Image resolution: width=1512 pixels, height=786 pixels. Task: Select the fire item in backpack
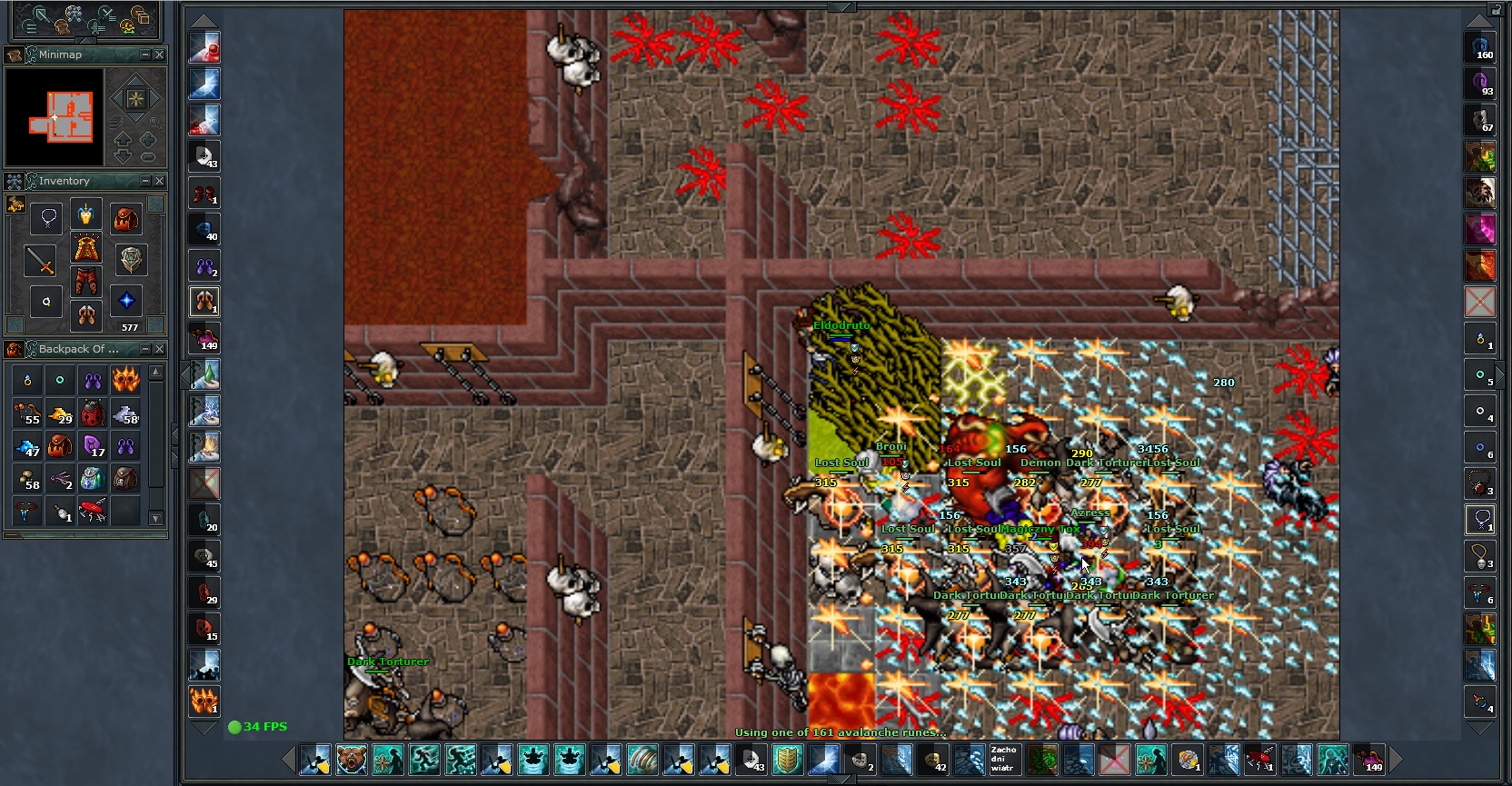125,380
